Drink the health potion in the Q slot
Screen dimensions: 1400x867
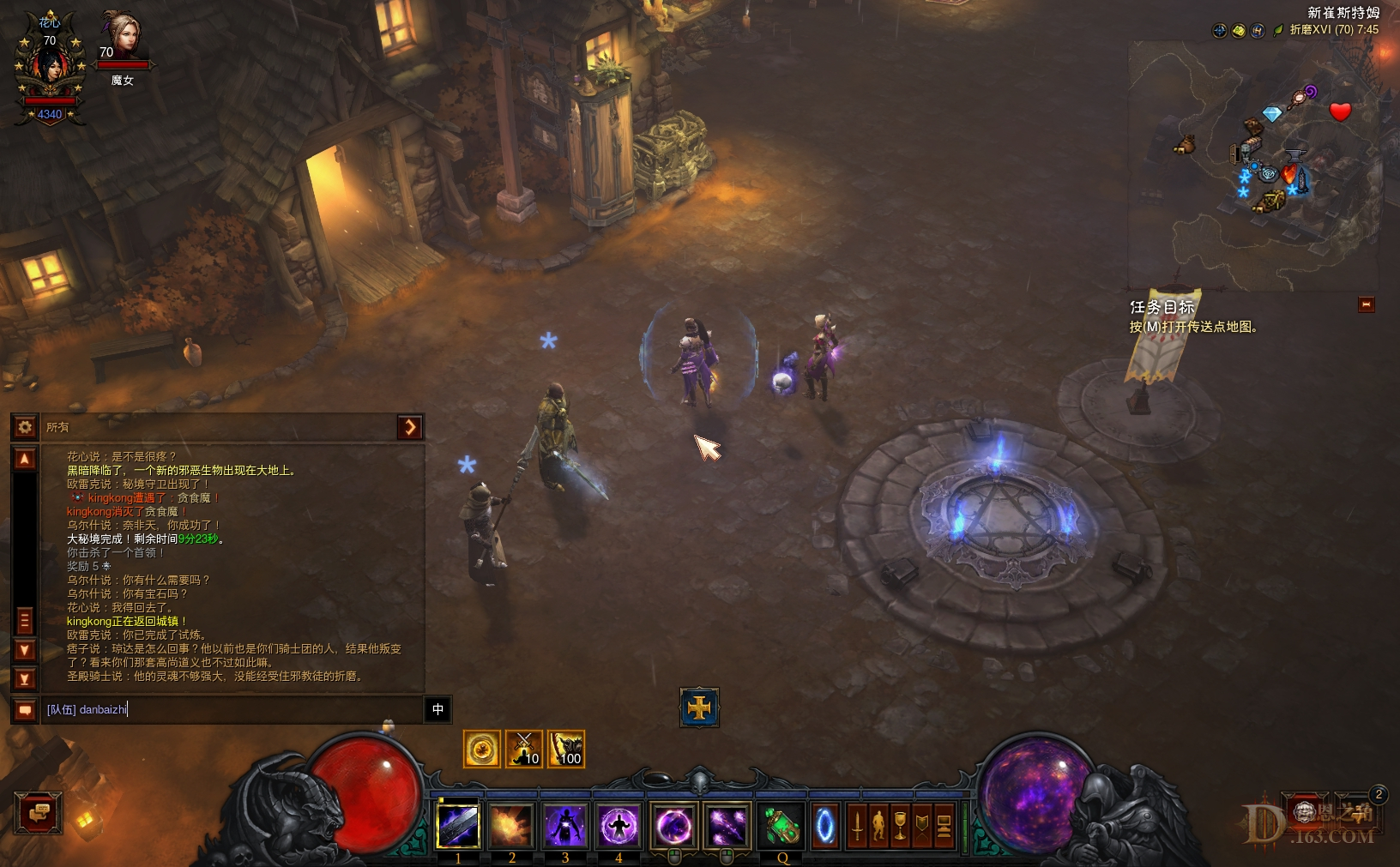click(x=781, y=825)
